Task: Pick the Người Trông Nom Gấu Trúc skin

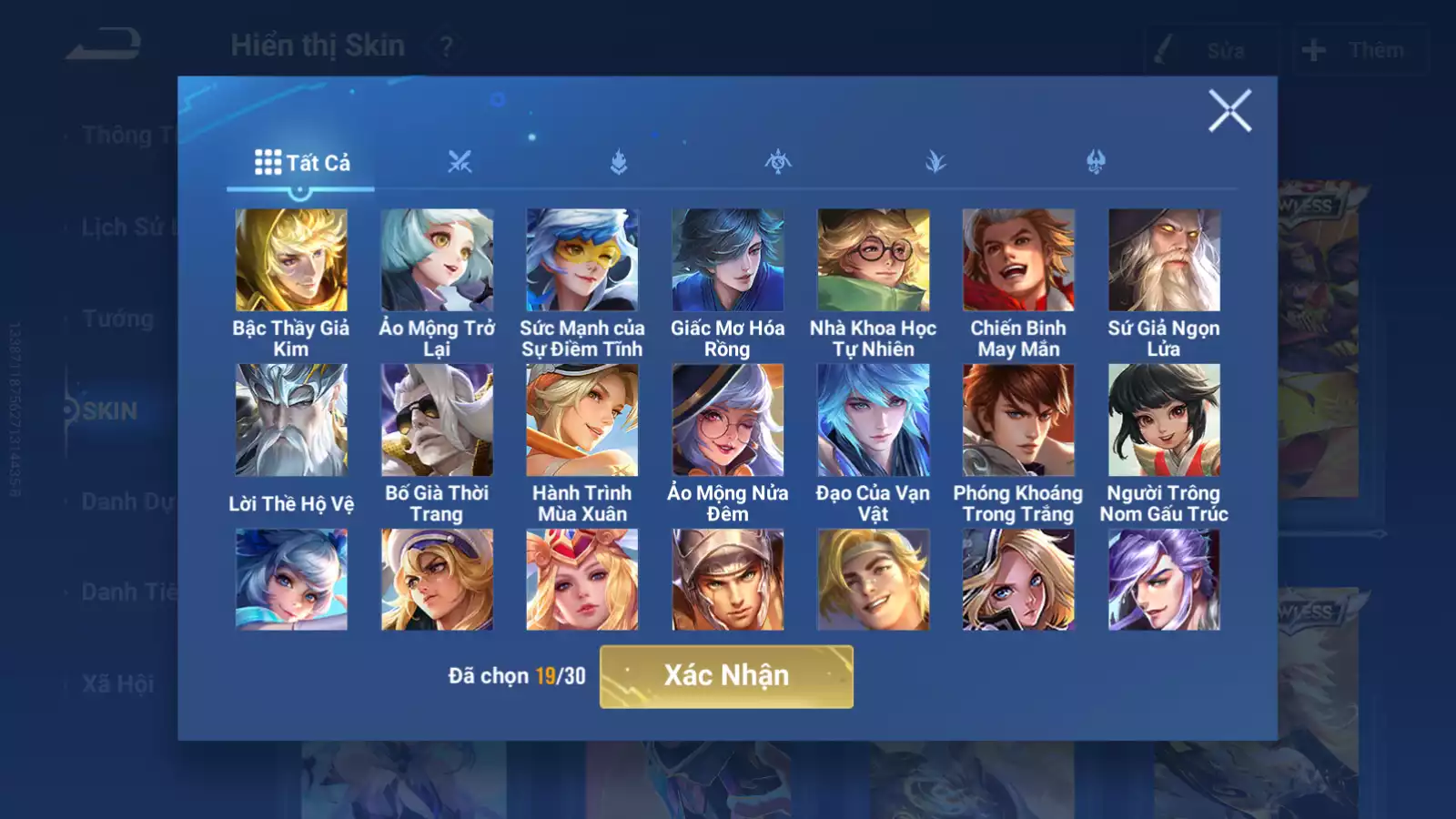Action: (1164, 420)
